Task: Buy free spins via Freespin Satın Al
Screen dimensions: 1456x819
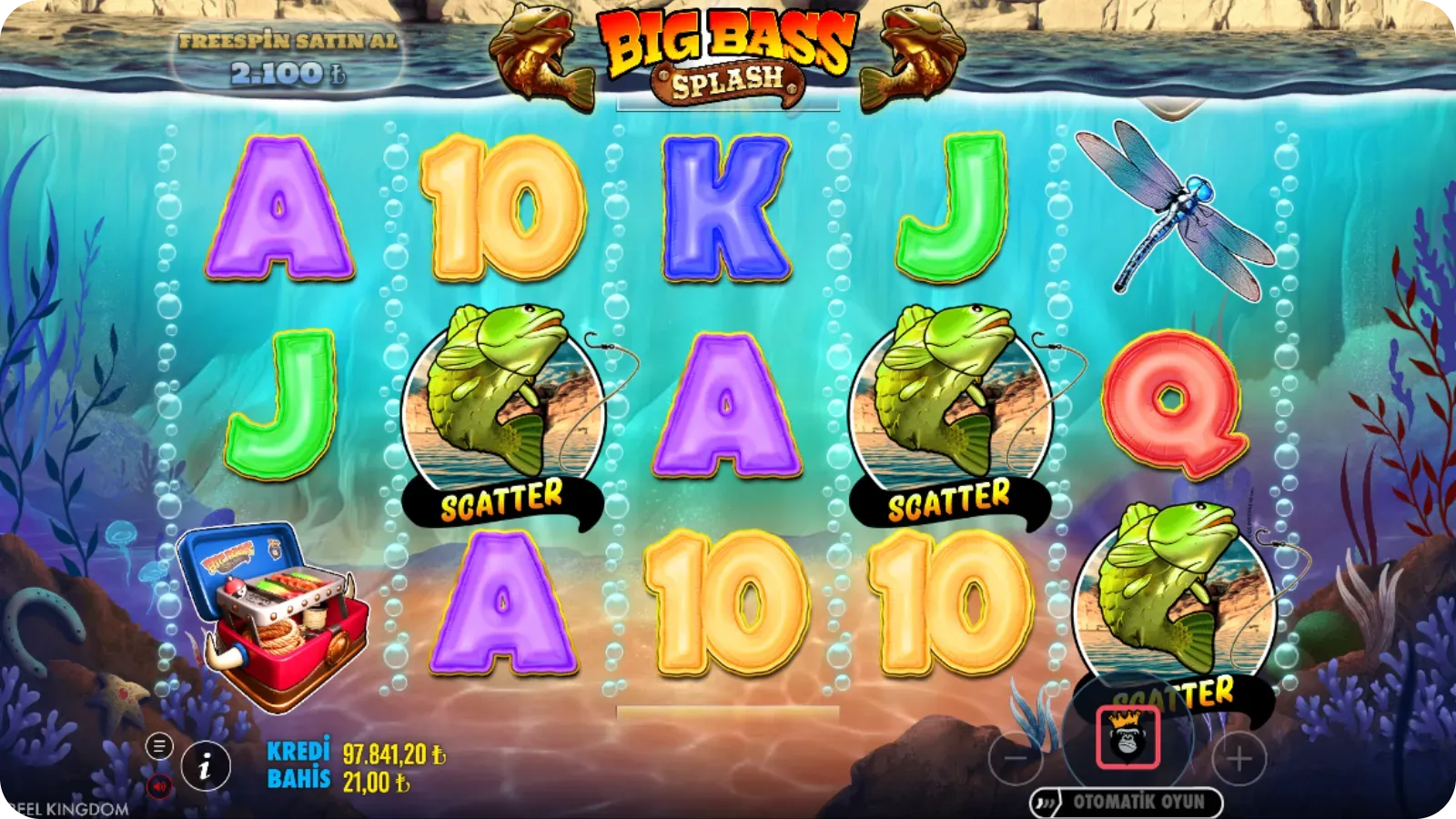Action: pos(288,58)
